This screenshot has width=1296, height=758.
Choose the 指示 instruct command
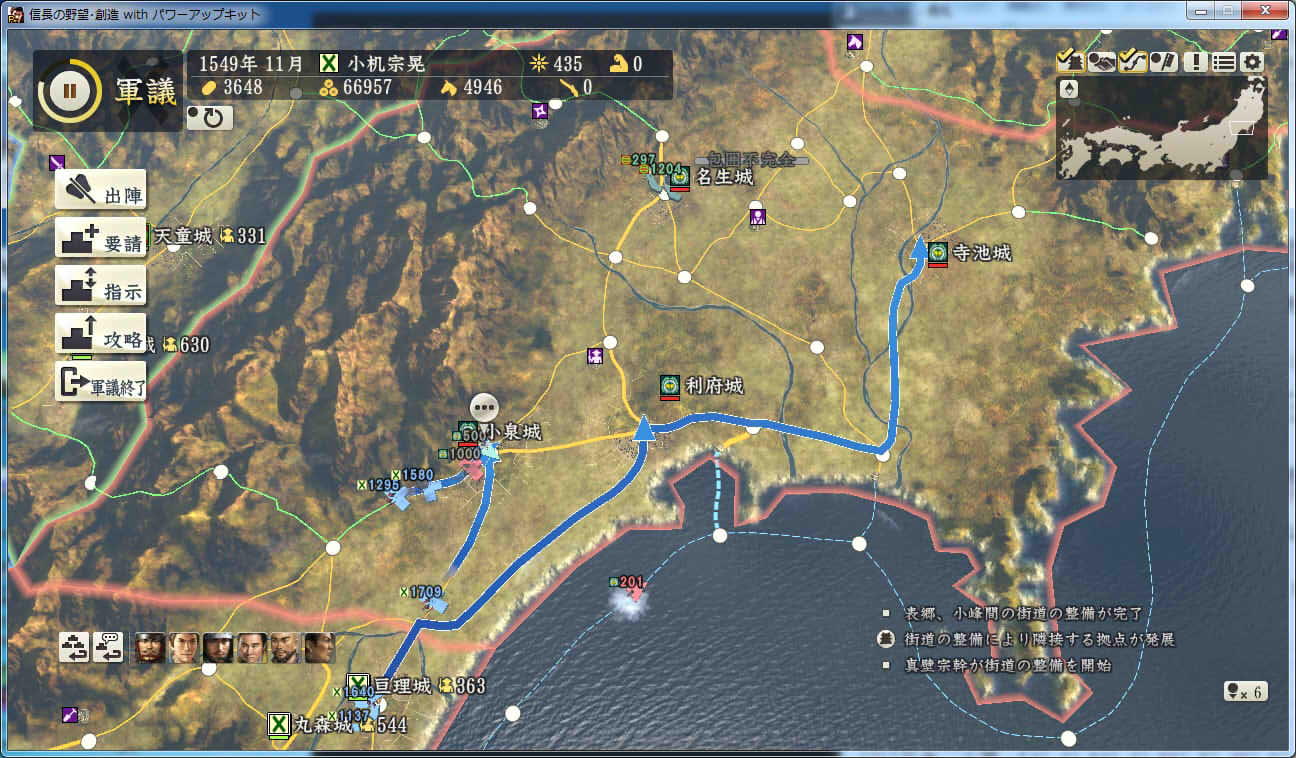(101, 286)
